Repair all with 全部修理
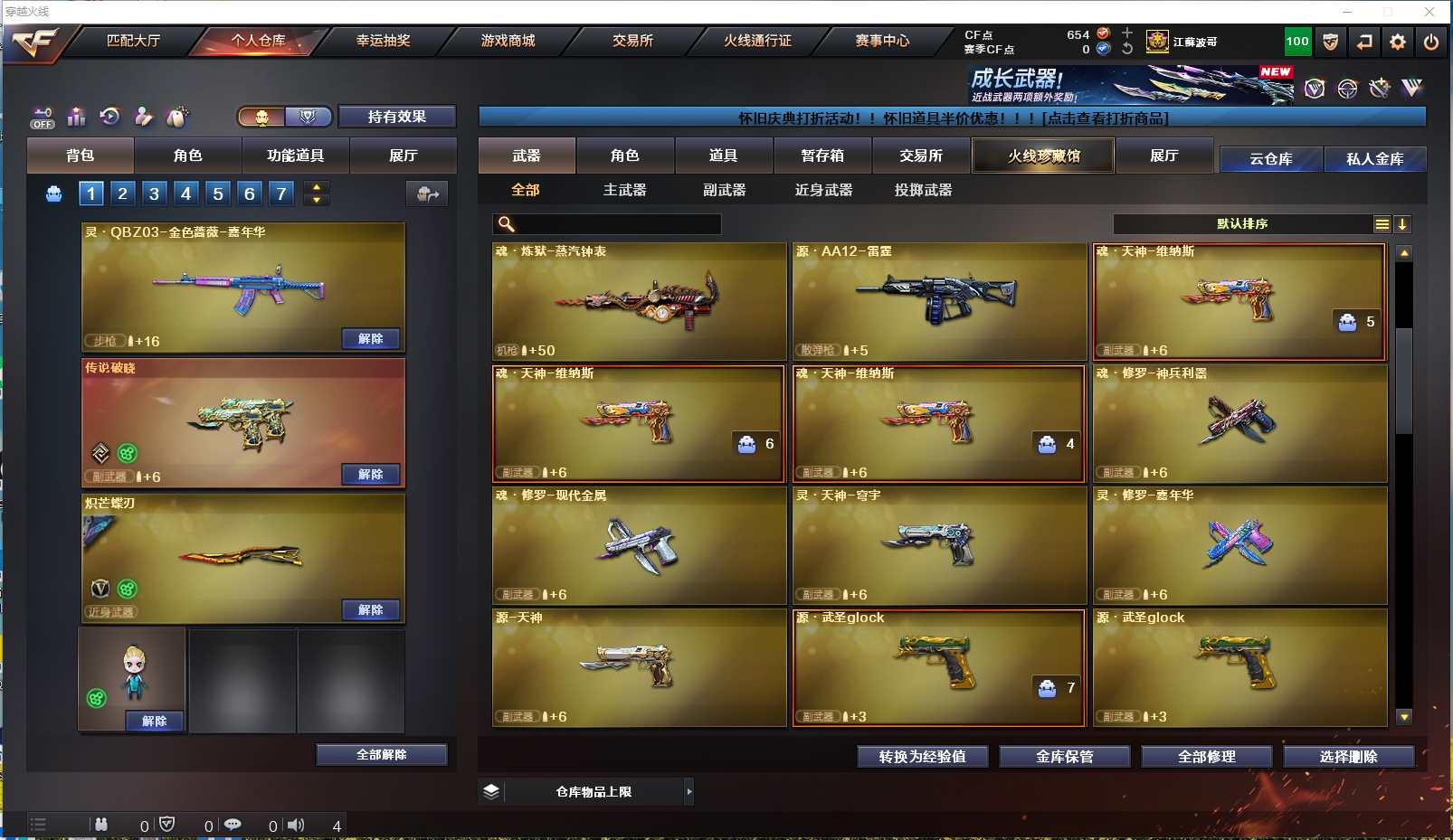Image resolution: width=1453 pixels, height=840 pixels. 1206,756
